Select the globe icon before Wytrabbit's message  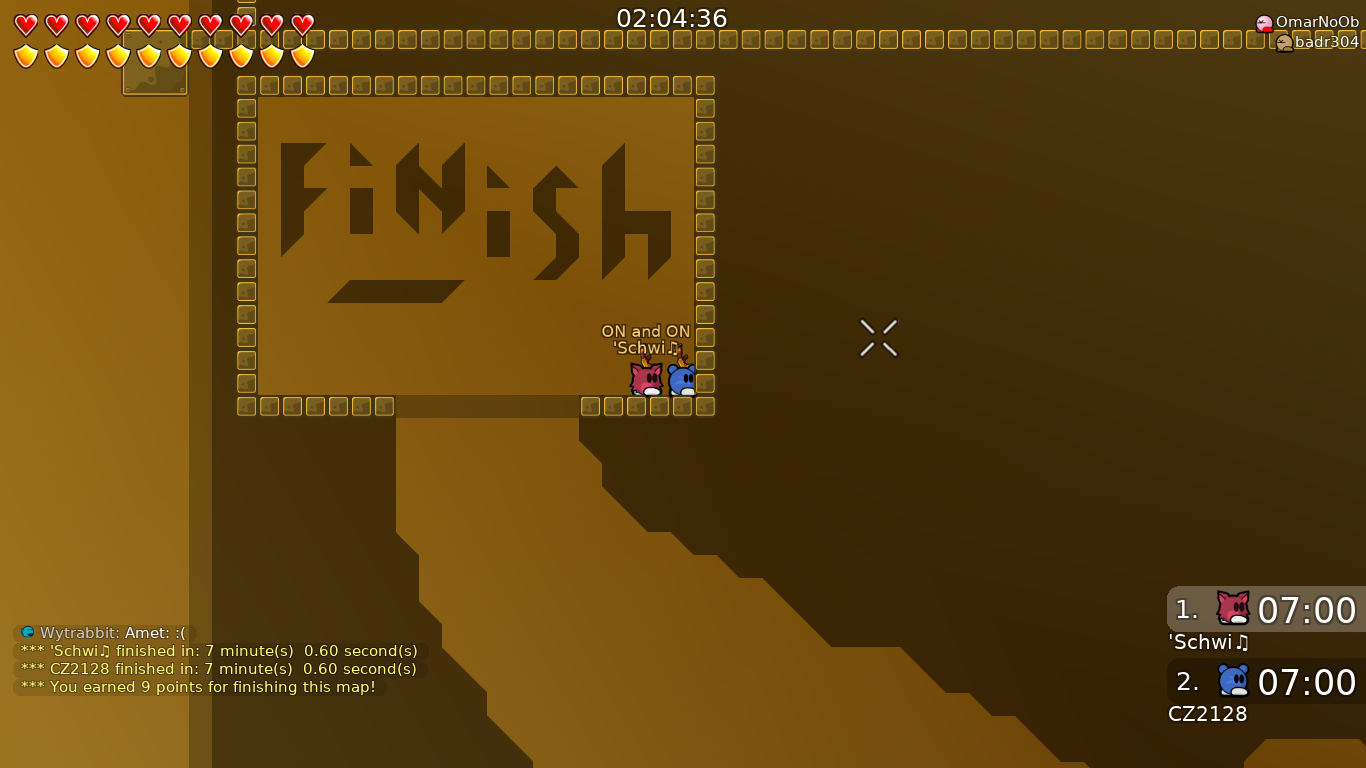click(x=26, y=632)
